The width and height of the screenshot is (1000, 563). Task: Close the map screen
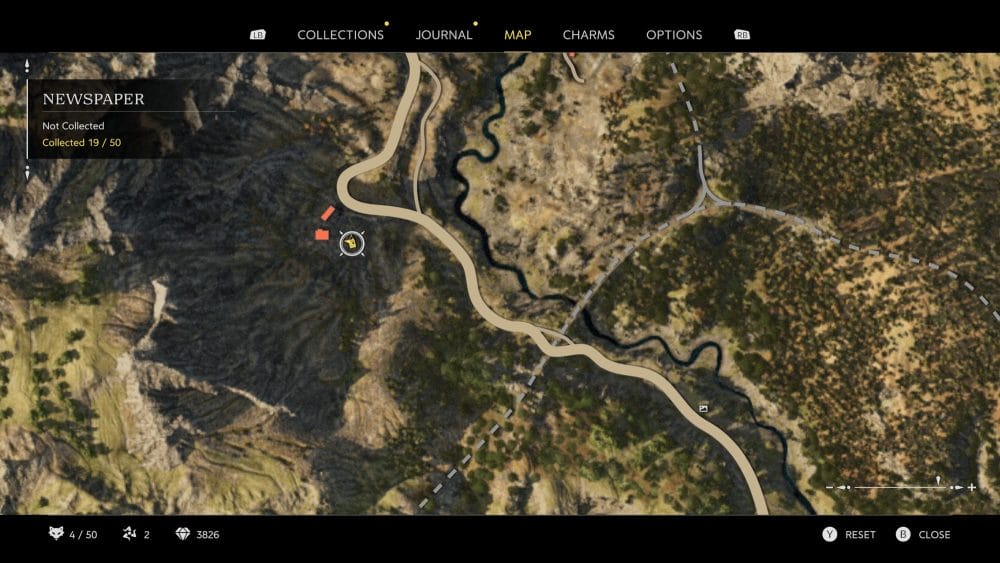[923, 535]
